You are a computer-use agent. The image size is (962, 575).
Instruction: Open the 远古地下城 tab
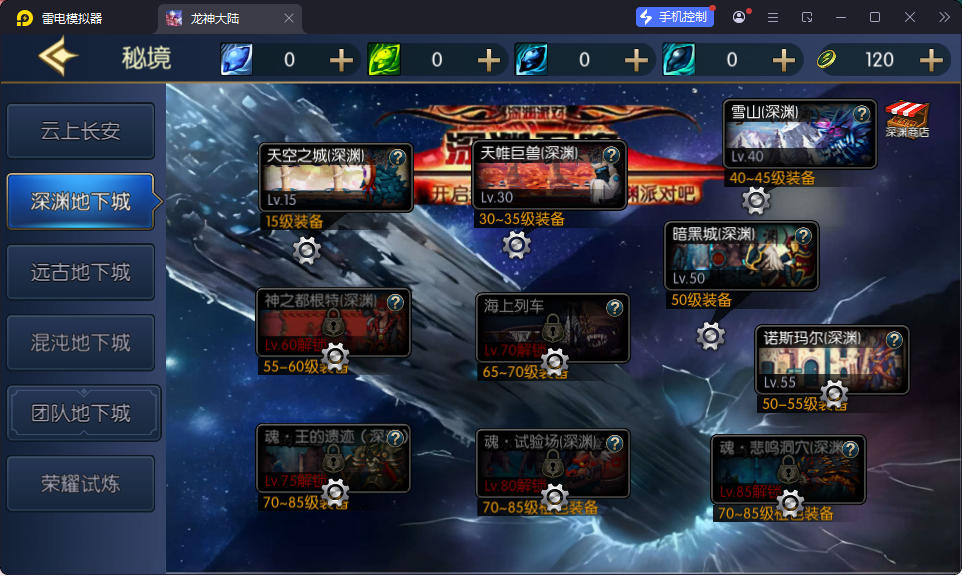[x=81, y=272]
